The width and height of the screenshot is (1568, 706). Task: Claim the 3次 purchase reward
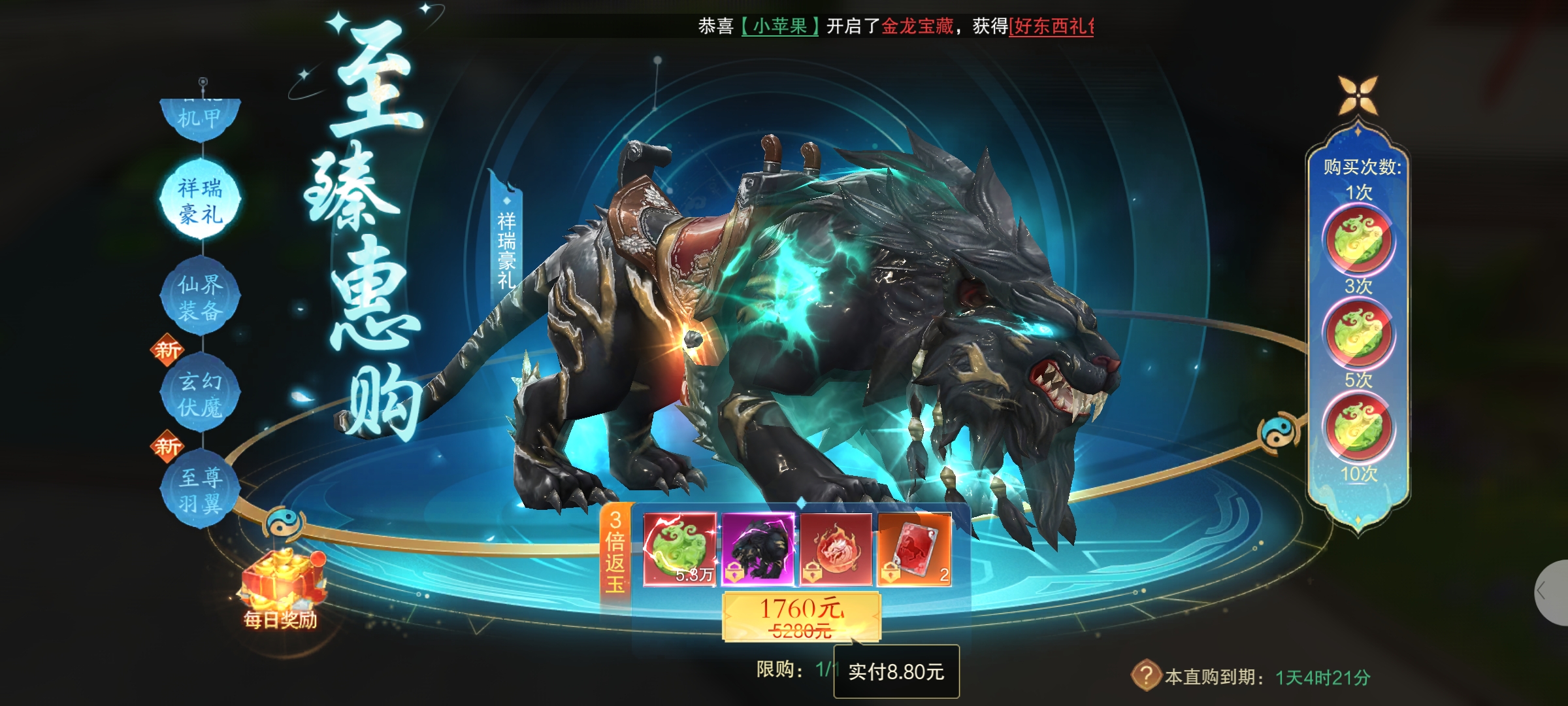coord(1358,334)
